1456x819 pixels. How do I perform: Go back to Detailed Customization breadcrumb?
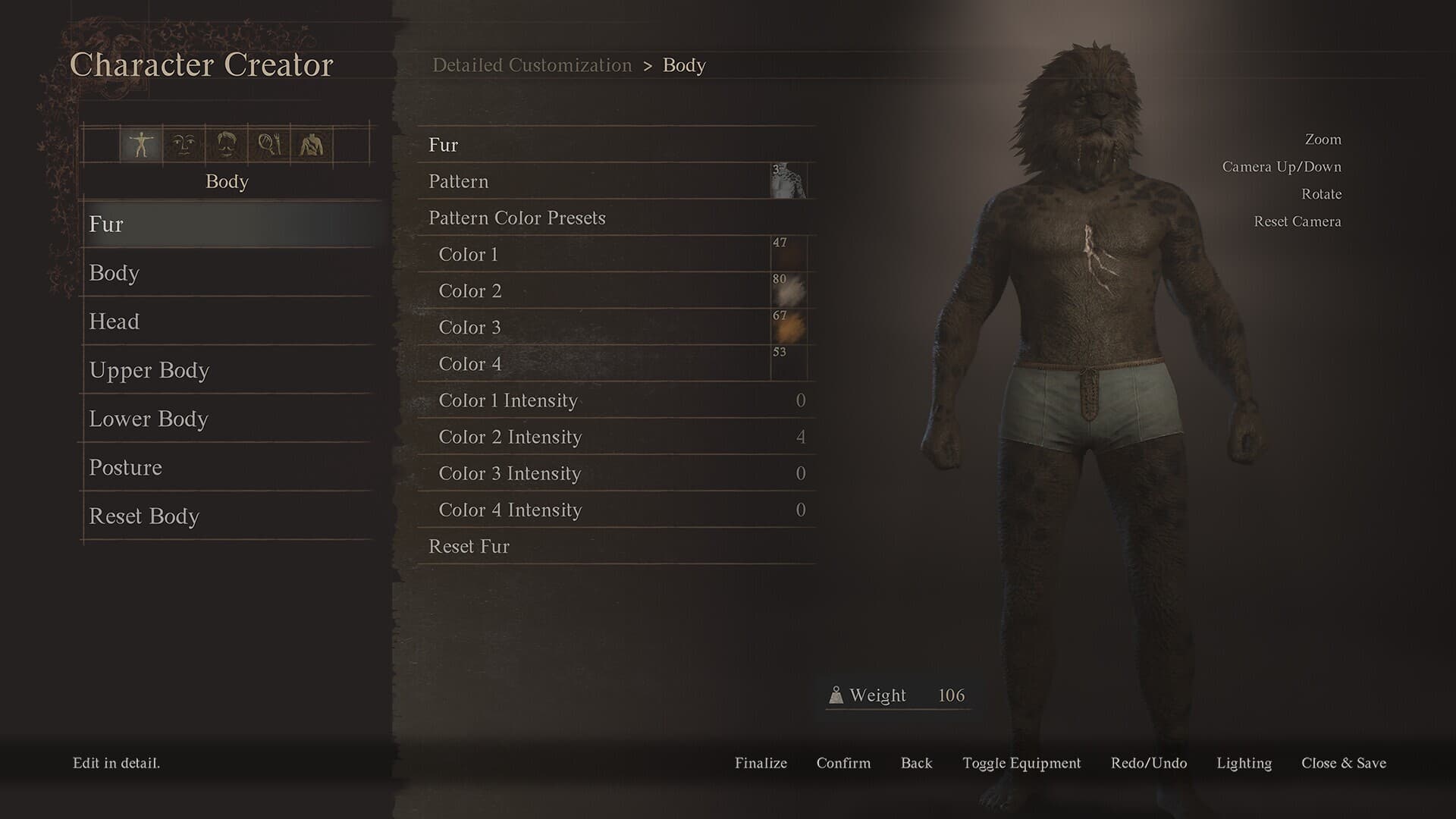pos(532,65)
